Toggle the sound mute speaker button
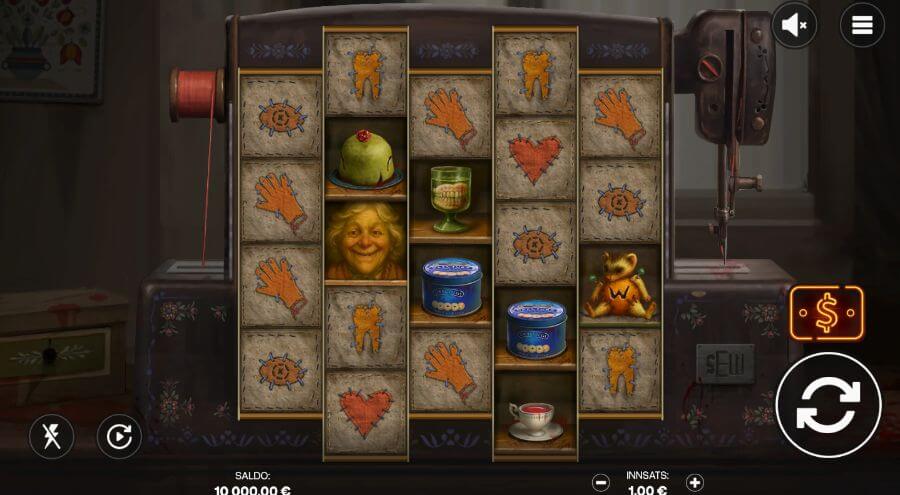The width and height of the screenshot is (900, 495). click(794, 26)
